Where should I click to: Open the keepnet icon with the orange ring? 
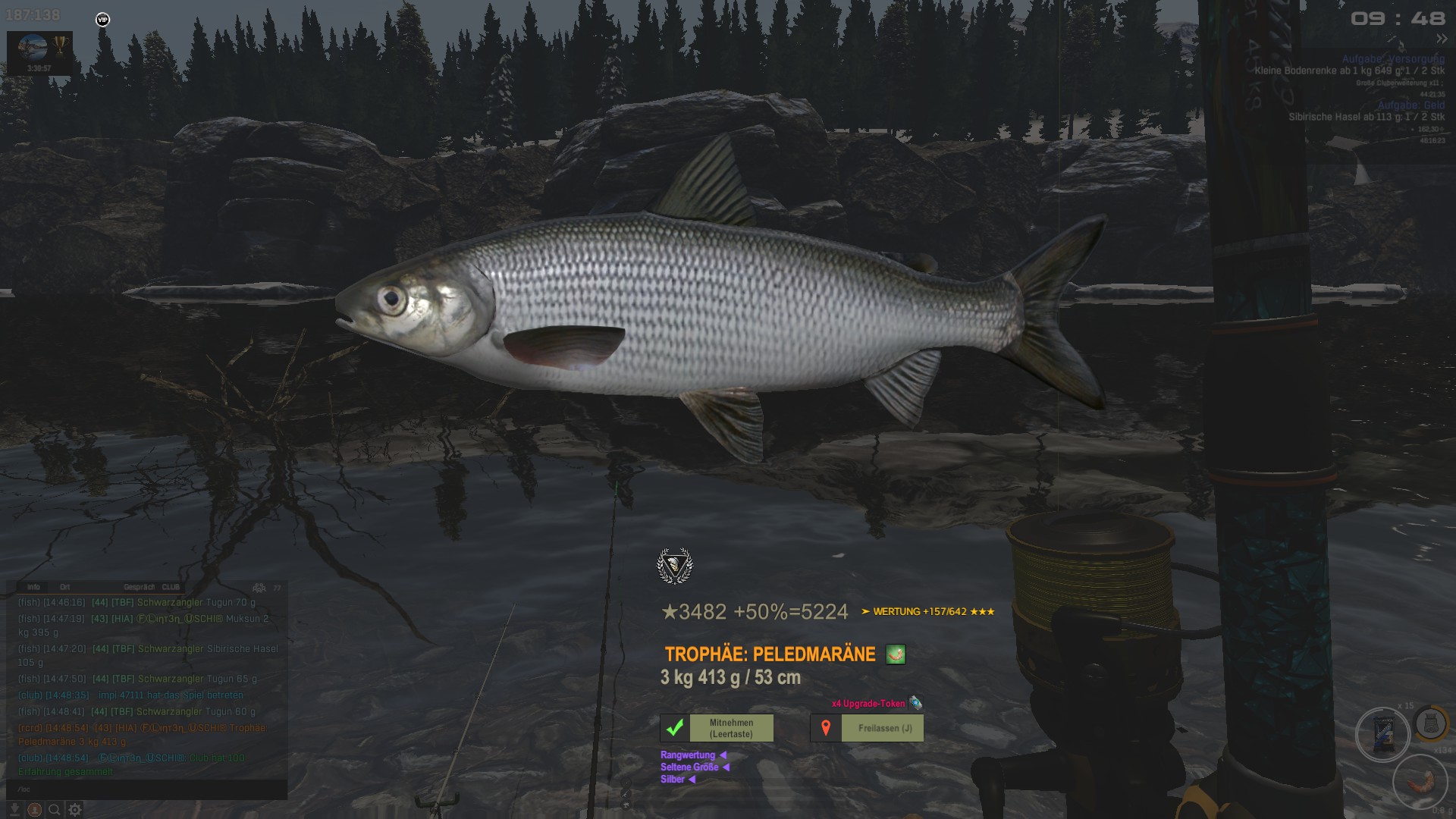pyautogui.click(x=1431, y=723)
